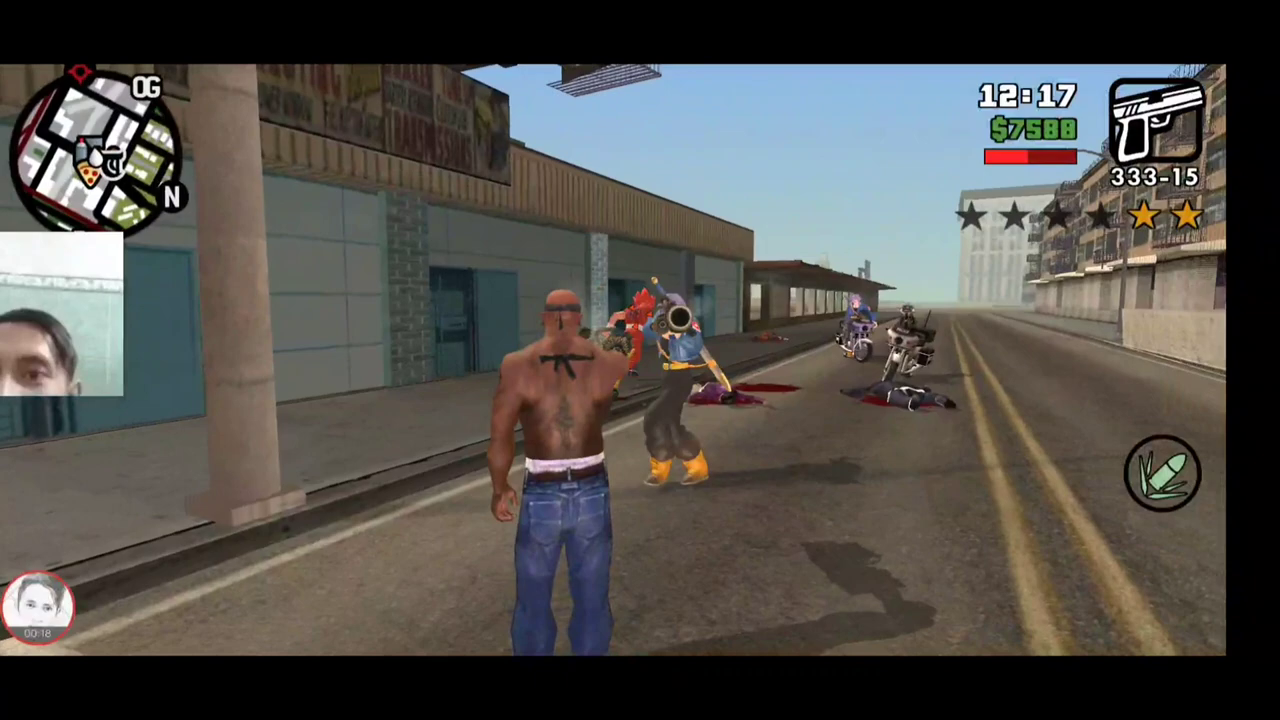Tap the pizza blip on the radar map
1280x720 pixels.
point(89,173)
